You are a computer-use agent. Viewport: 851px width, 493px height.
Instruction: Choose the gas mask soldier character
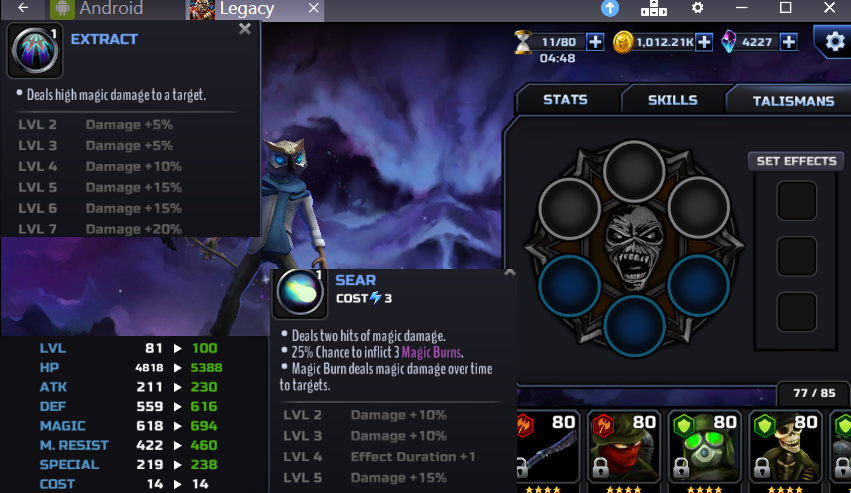(706, 450)
